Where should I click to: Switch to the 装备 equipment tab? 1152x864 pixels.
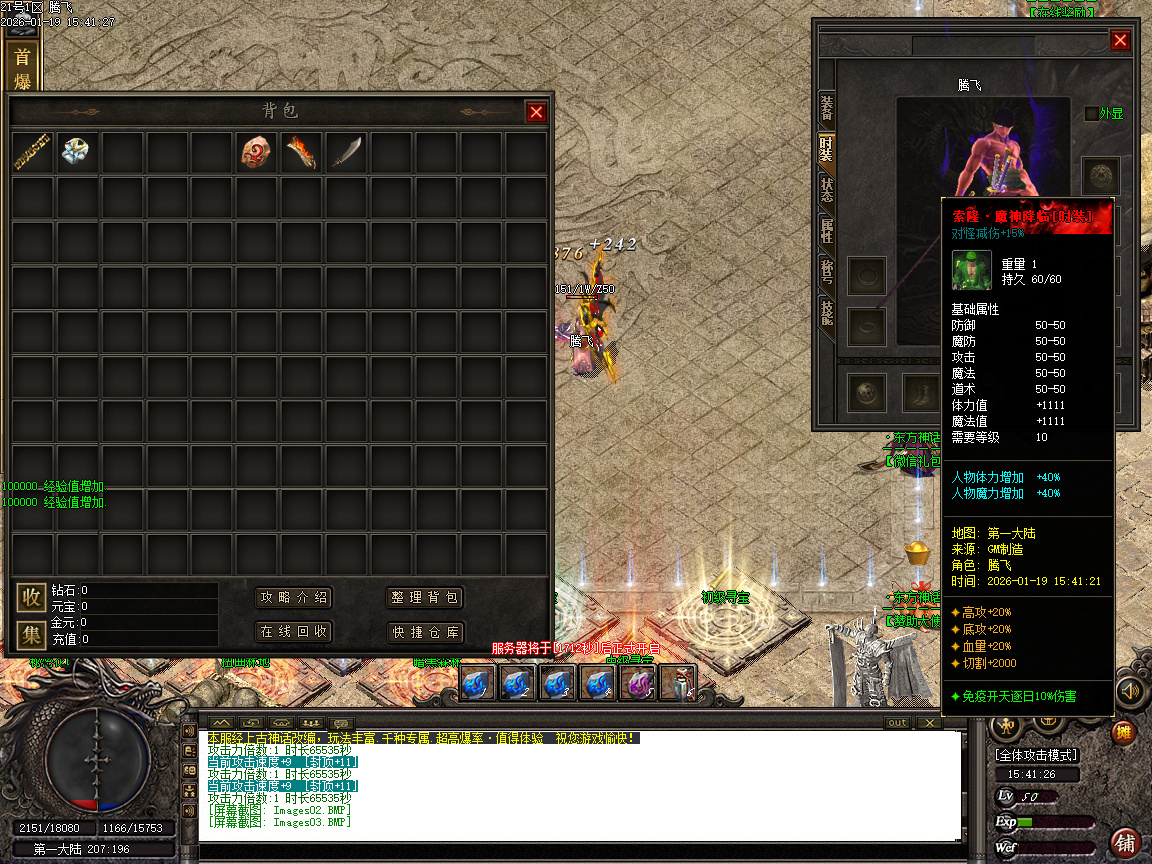click(x=827, y=107)
